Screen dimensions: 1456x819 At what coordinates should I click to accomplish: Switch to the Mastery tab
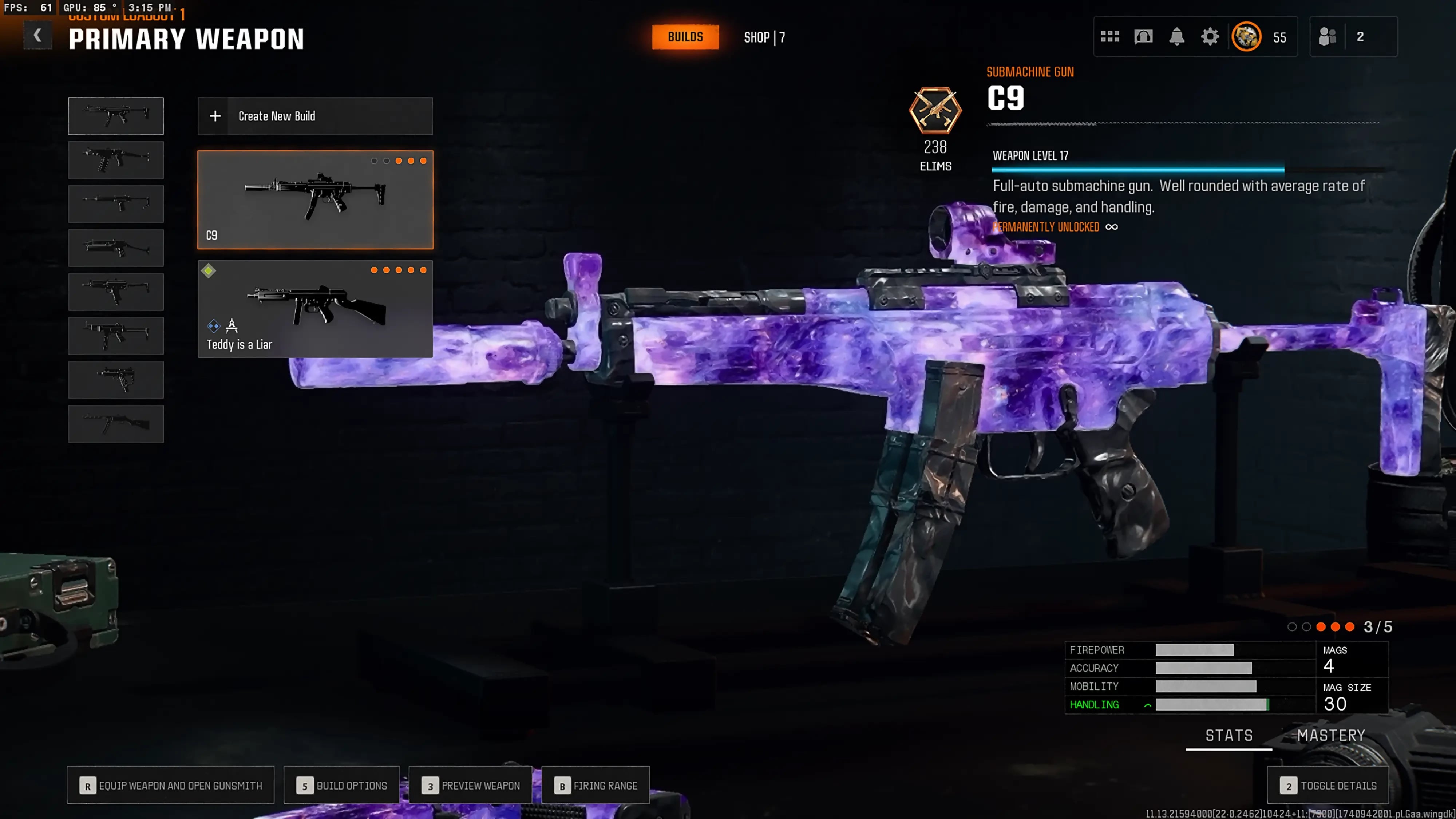[1330, 735]
